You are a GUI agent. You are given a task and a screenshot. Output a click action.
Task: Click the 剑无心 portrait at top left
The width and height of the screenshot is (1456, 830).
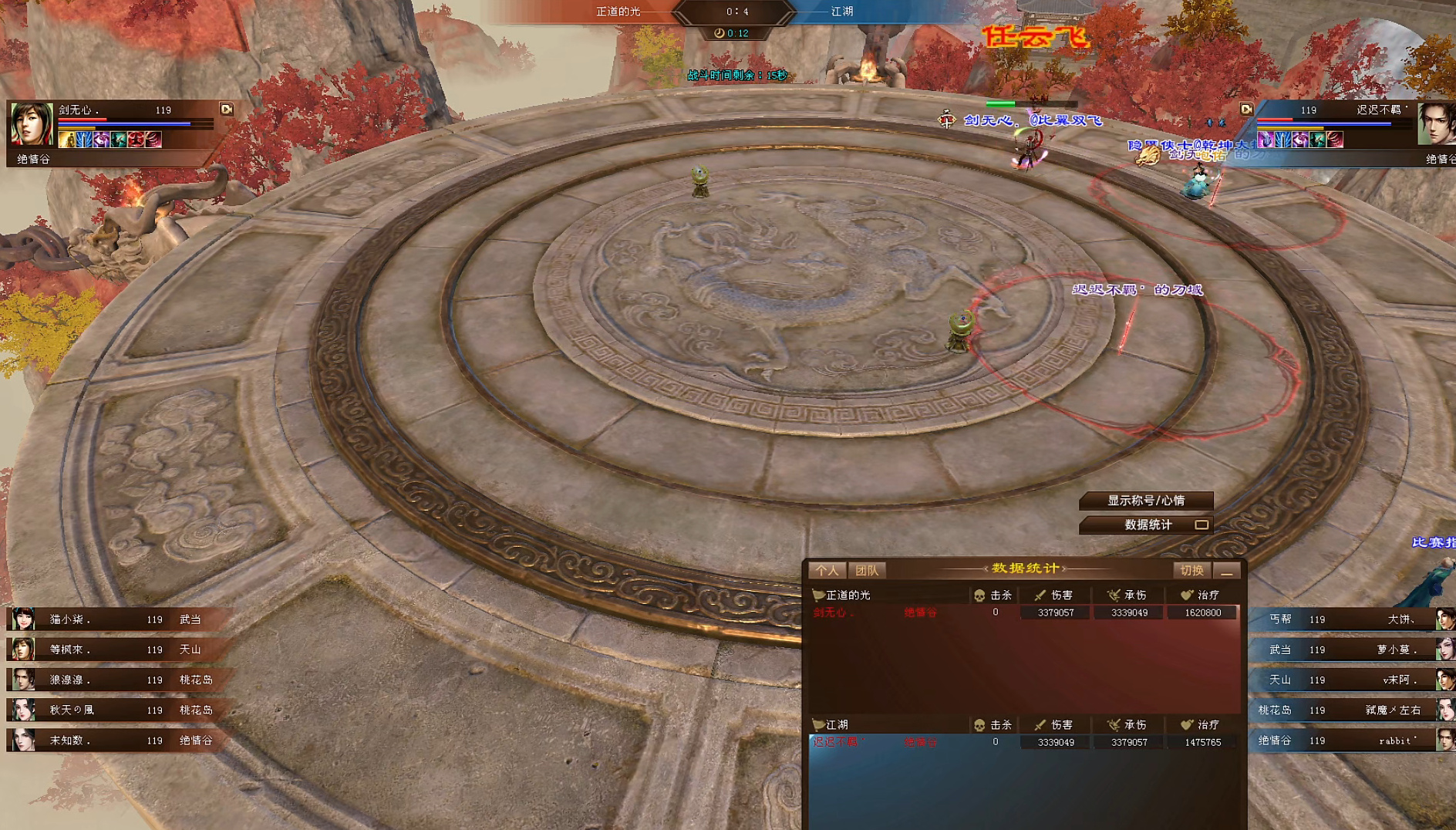pos(32,123)
